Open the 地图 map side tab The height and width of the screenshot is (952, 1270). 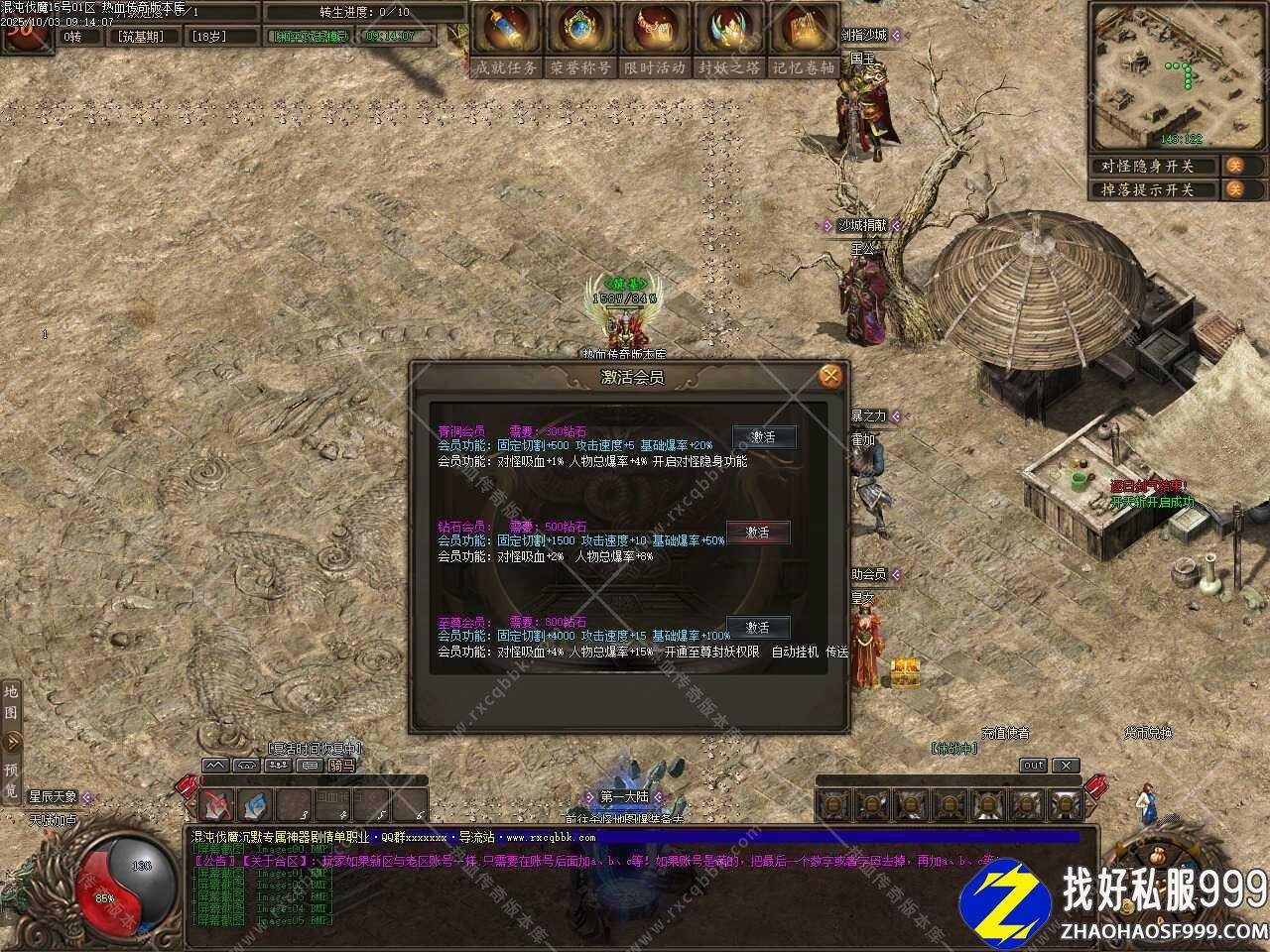[x=11, y=701]
